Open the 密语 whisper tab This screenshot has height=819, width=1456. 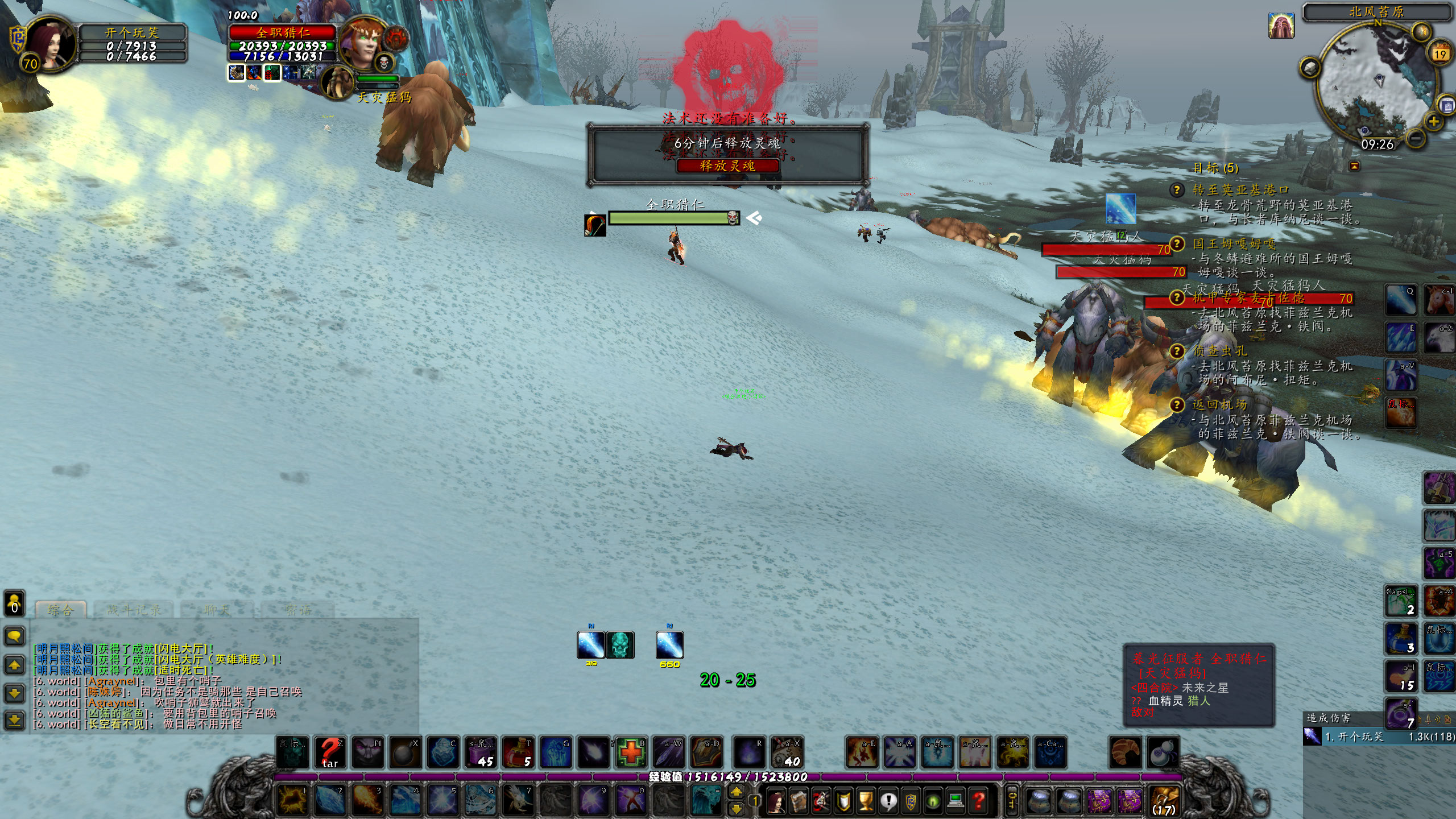click(298, 610)
